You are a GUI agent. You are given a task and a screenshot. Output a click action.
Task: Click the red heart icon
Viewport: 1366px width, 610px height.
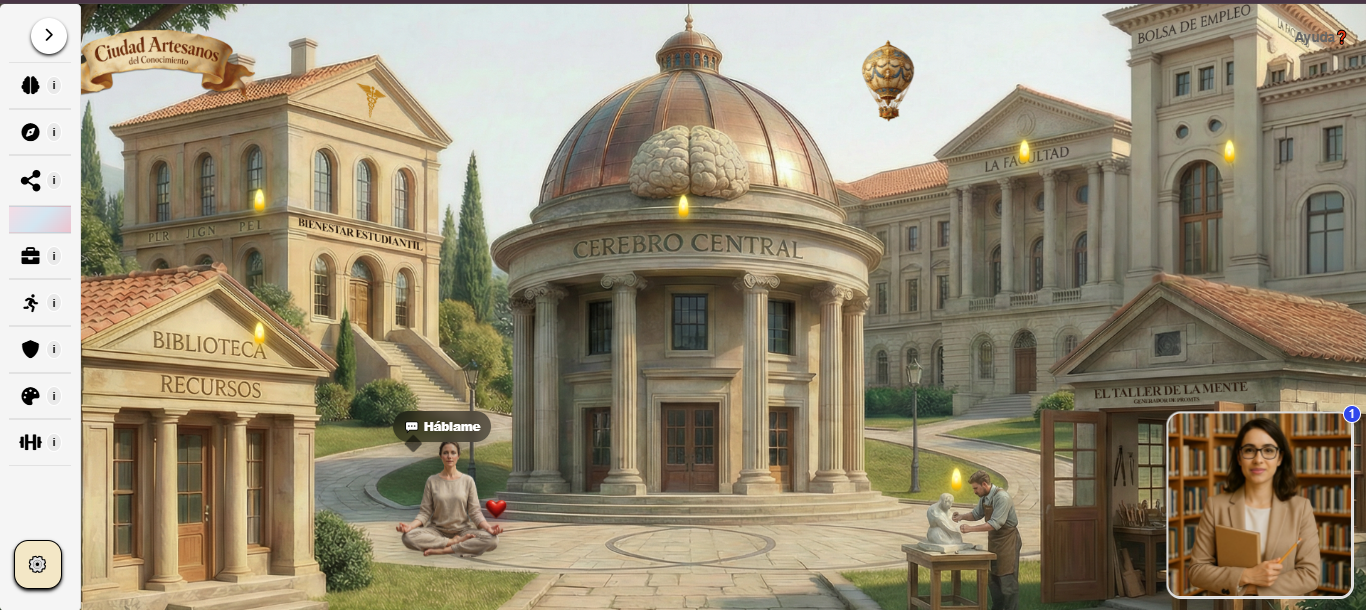click(x=496, y=508)
